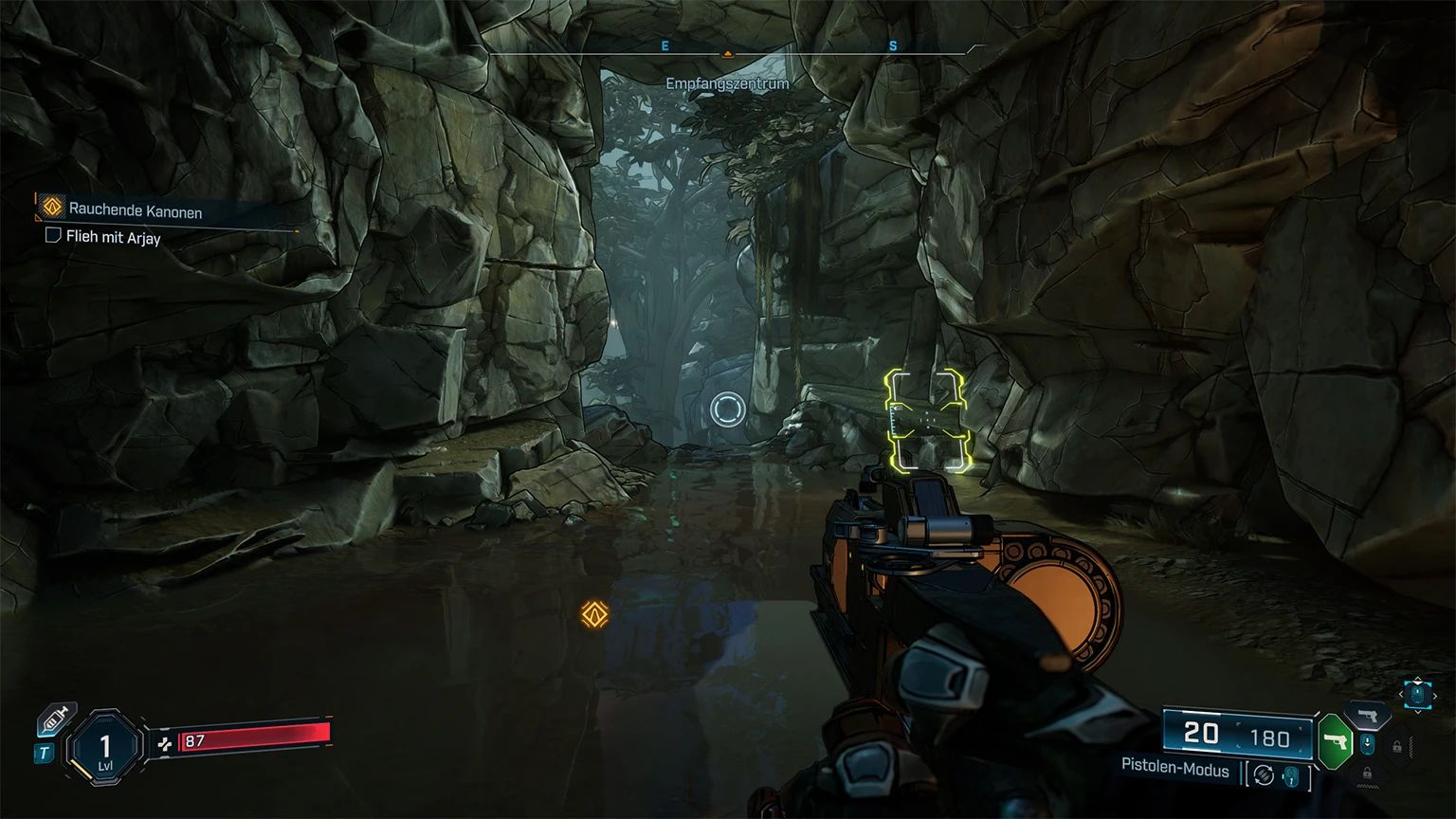Expand the weapon wheel left chevron arrow
This screenshot has height=819, width=1456.
tap(1401, 695)
